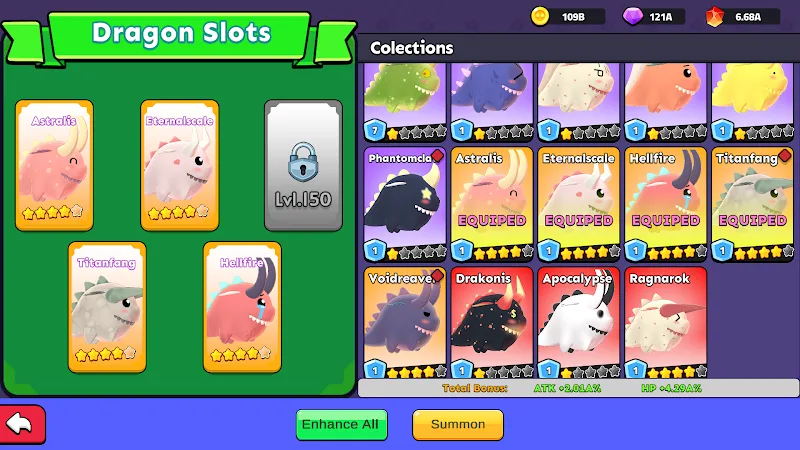Select the Apocalypse collection card
The image size is (800, 450).
click(x=579, y=322)
